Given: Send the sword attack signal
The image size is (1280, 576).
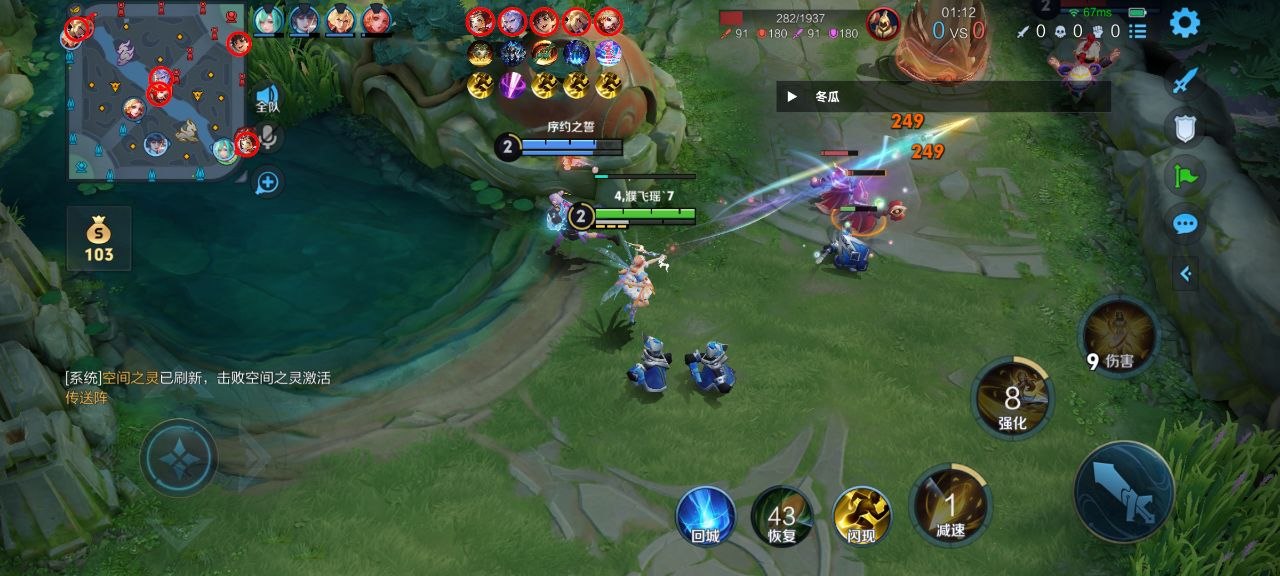Looking at the screenshot, I should click(1185, 80).
